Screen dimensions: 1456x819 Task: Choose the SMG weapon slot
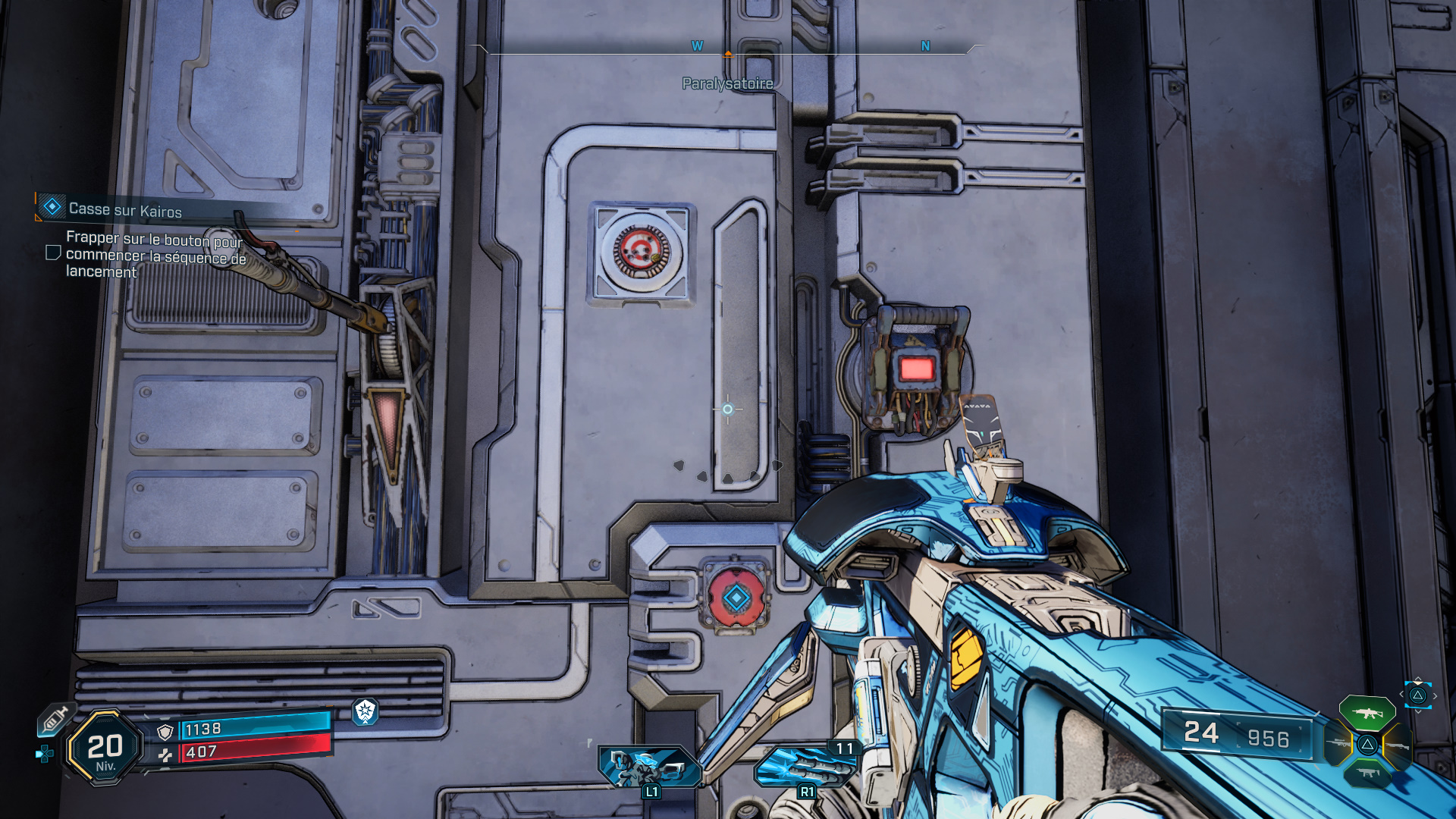point(1367,773)
